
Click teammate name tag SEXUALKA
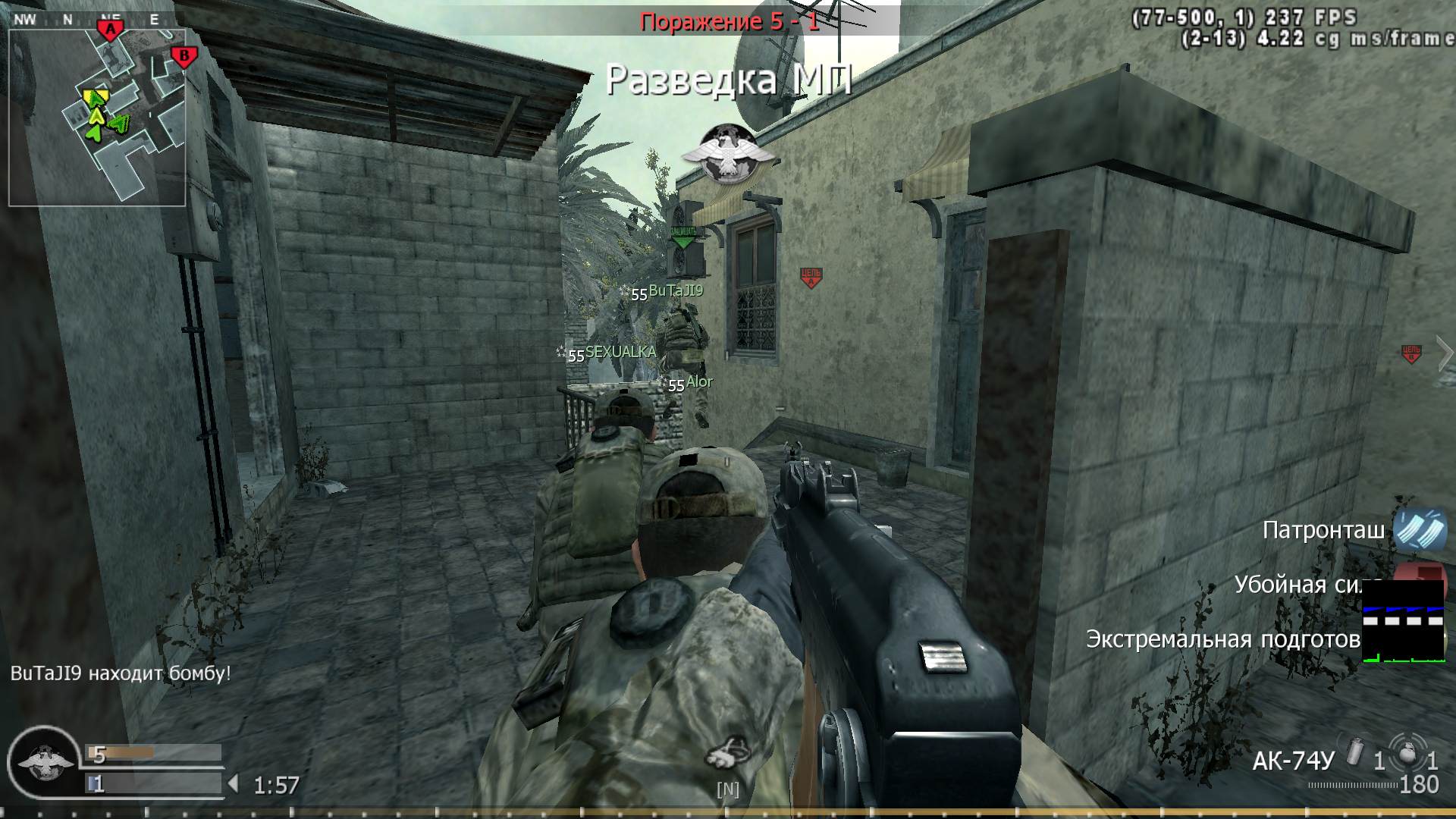pos(620,352)
